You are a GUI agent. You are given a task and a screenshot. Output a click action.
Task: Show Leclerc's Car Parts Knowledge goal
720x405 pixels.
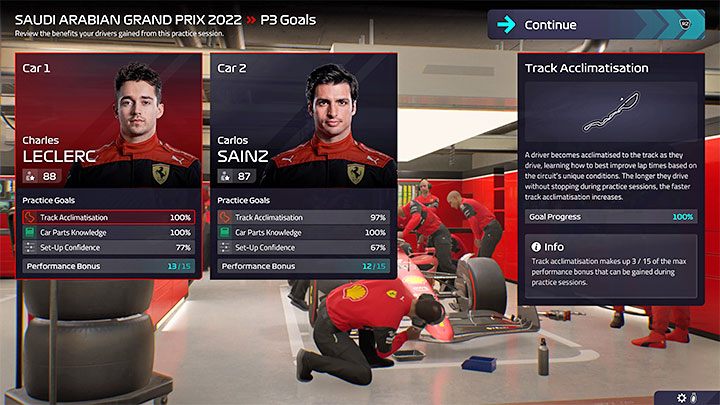tap(108, 232)
